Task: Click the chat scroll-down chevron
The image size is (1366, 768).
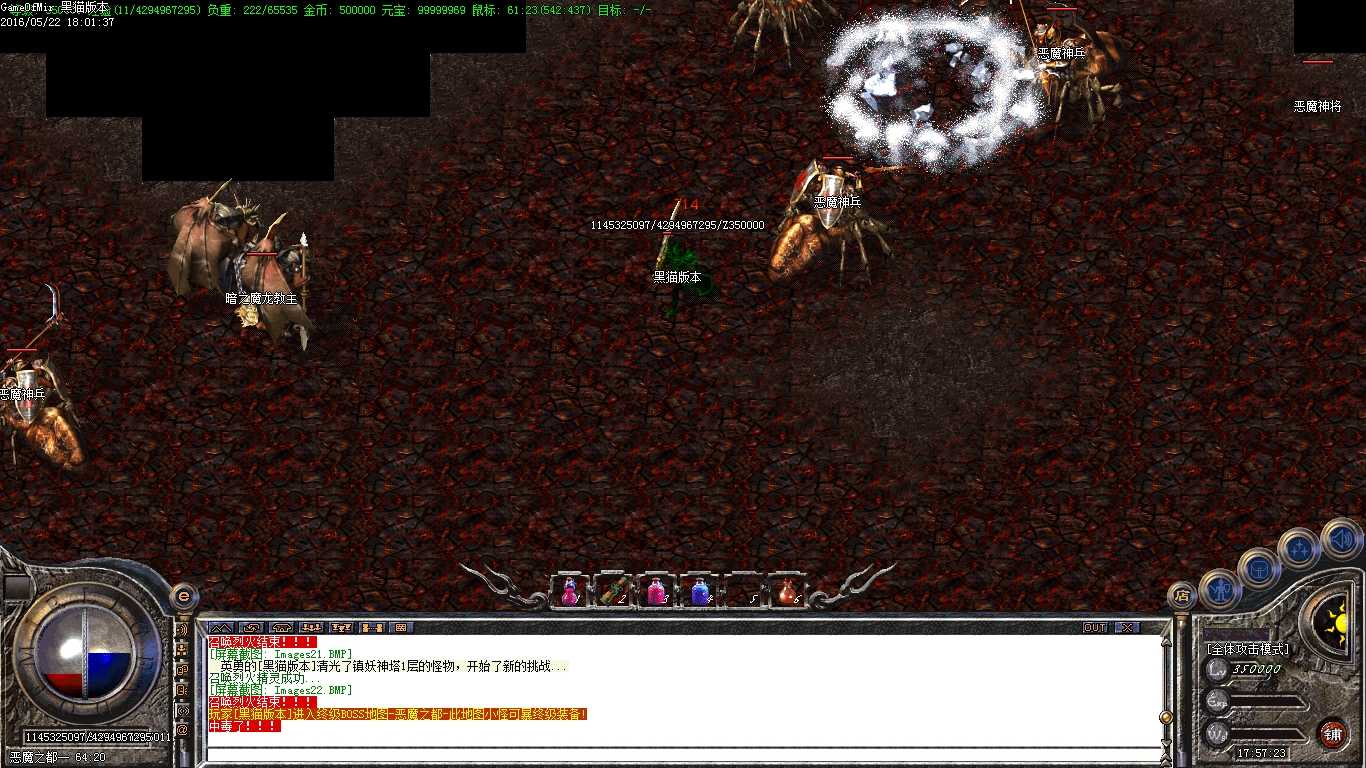Action: coord(1166,742)
